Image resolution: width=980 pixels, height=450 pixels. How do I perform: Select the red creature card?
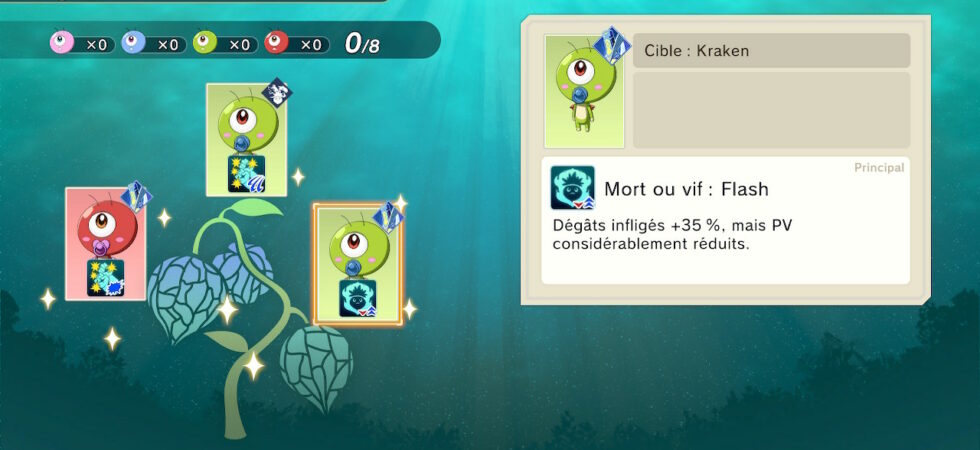coord(105,243)
